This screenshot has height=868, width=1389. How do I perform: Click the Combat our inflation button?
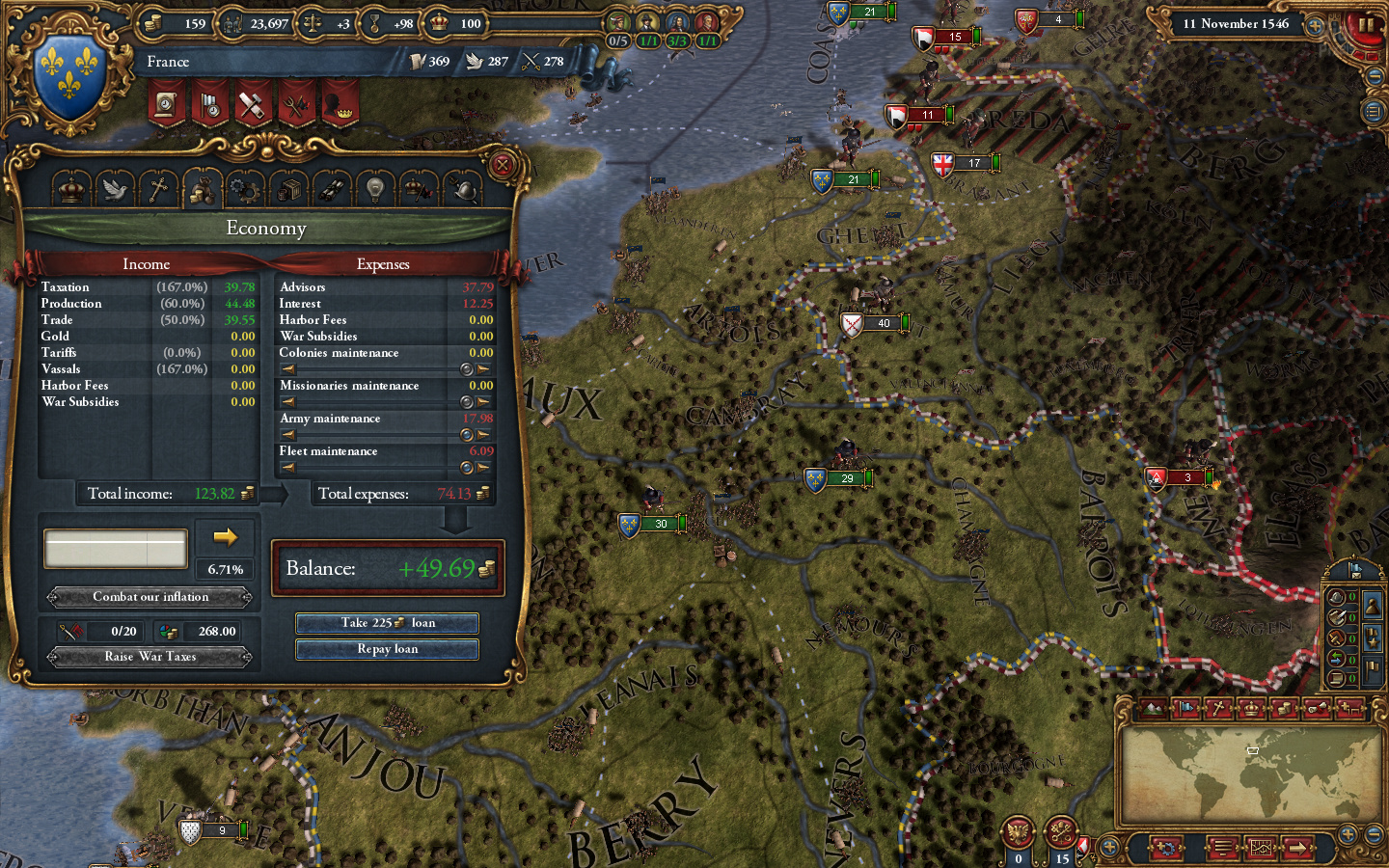(x=150, y=597)
